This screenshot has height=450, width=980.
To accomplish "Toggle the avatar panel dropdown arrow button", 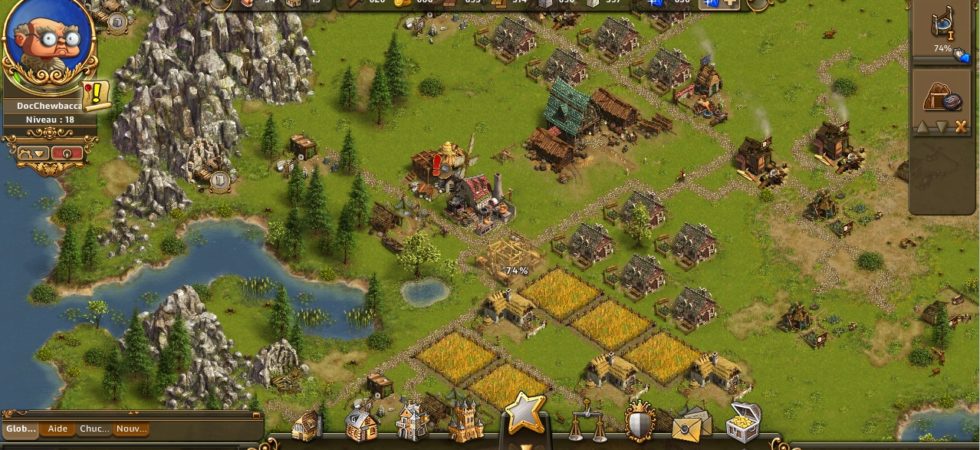I will pyautogui.click(x=31, y=153).
